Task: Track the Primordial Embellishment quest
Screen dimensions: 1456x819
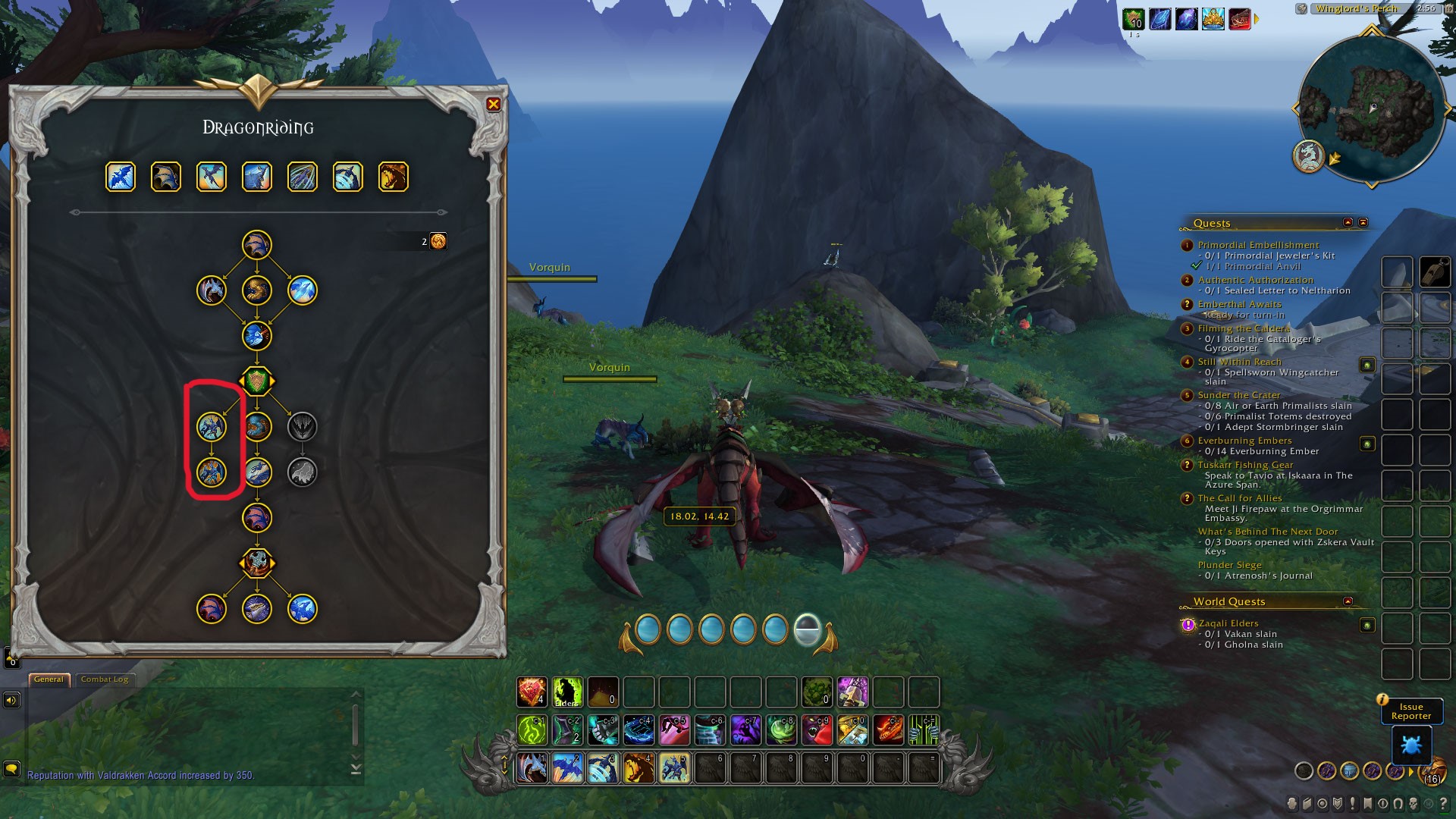Action: (x=1258, y=245)
